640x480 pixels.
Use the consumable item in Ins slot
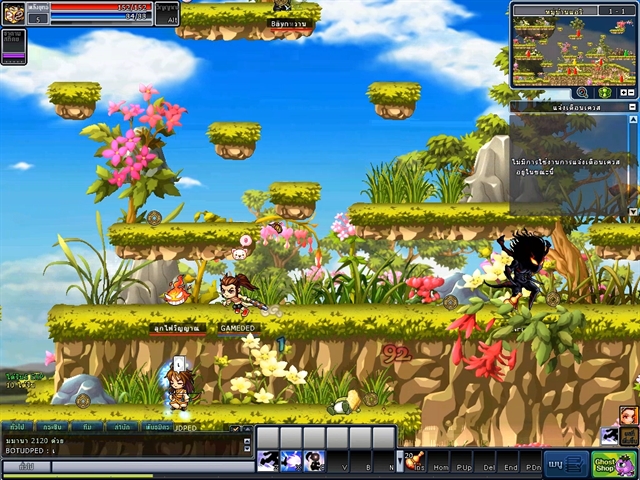tap(414, 460)
